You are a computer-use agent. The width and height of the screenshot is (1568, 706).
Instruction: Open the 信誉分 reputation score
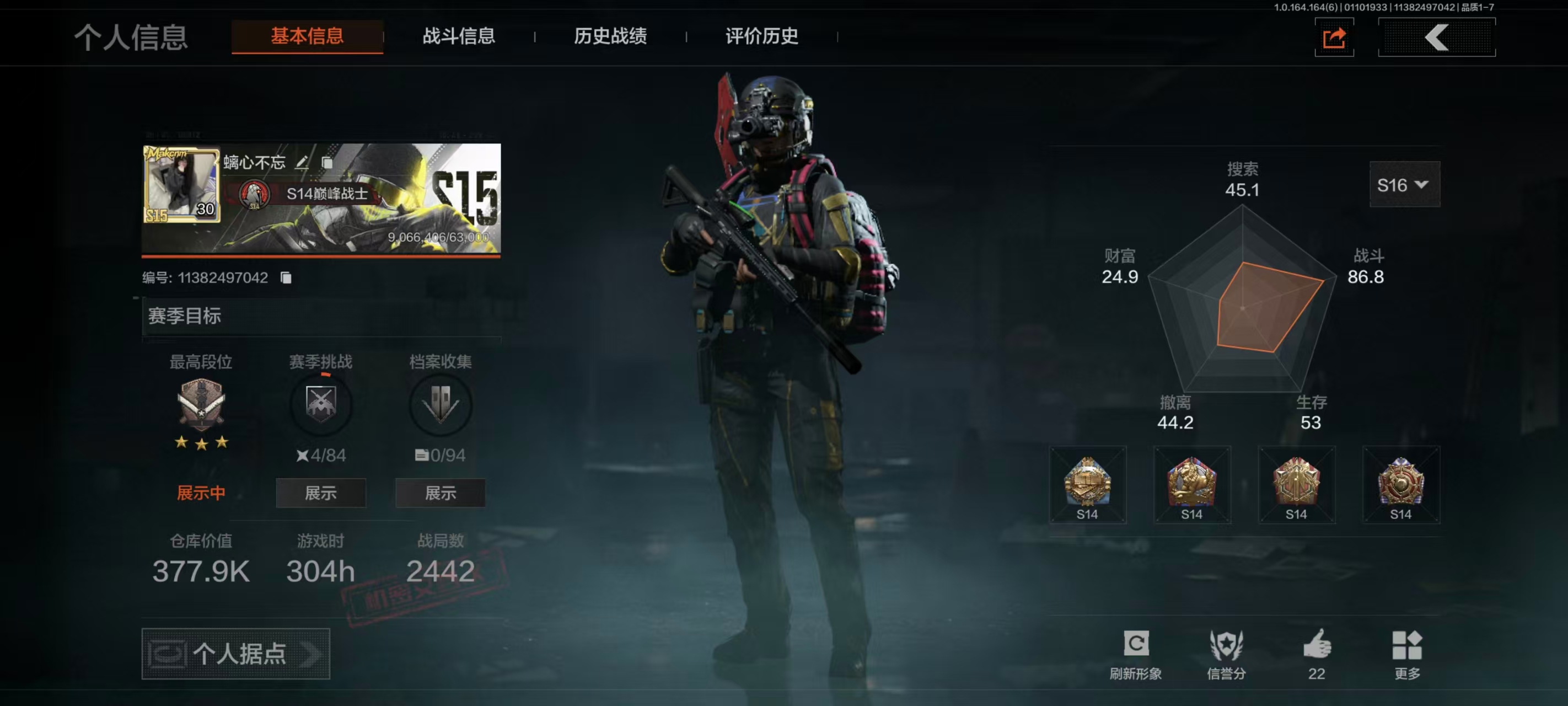pyautogui.click(x=1226, y=653)
